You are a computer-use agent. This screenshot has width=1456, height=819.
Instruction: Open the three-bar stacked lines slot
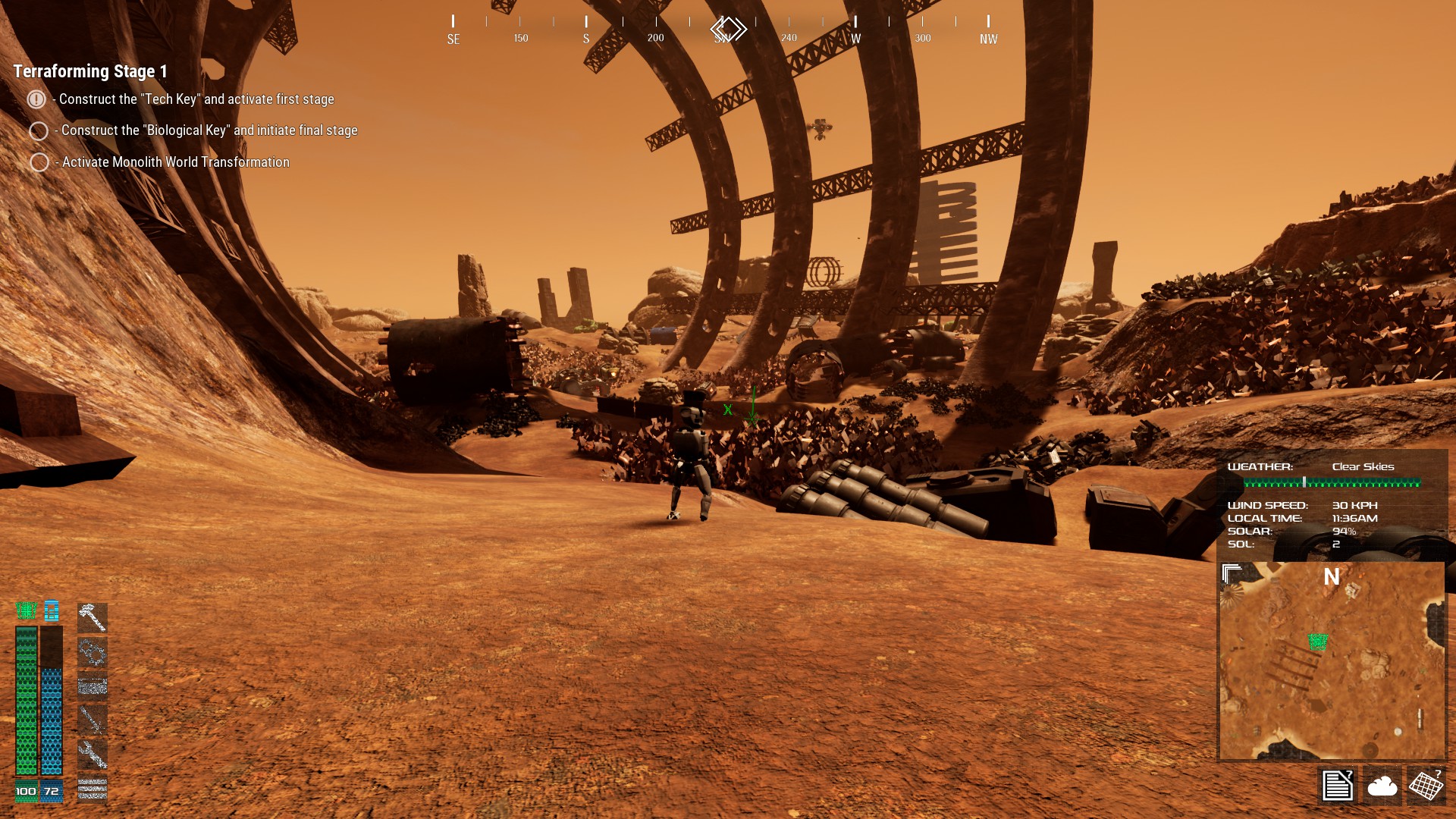93,789
